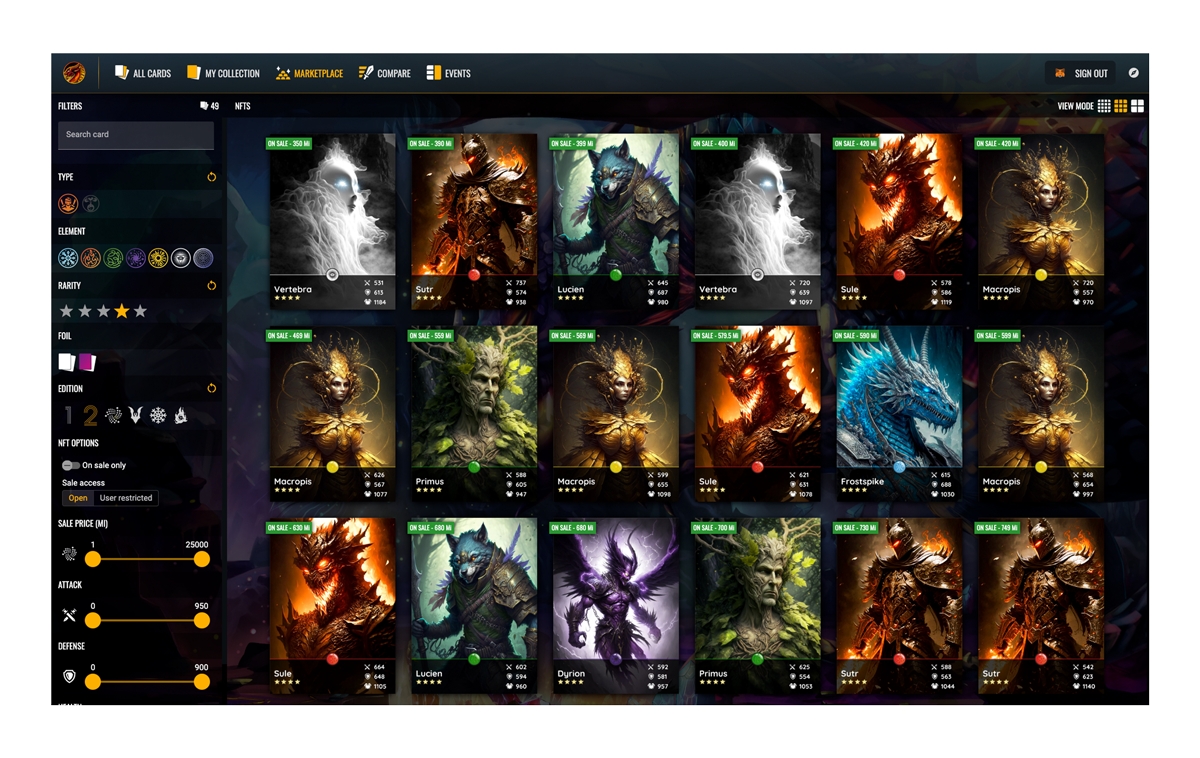Pick the Vertebra card on sale for 350 MI
Screen dimensions: 1200x758
(x=332, y=220)
